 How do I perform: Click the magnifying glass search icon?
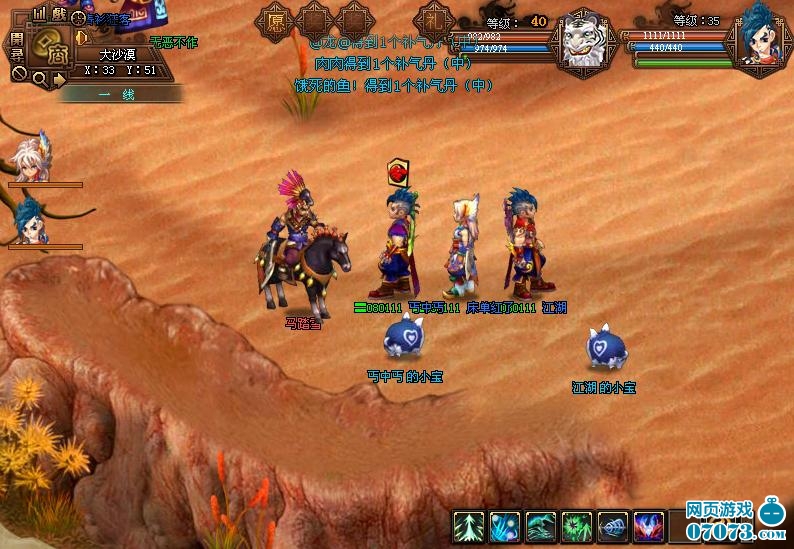(39, 78)
